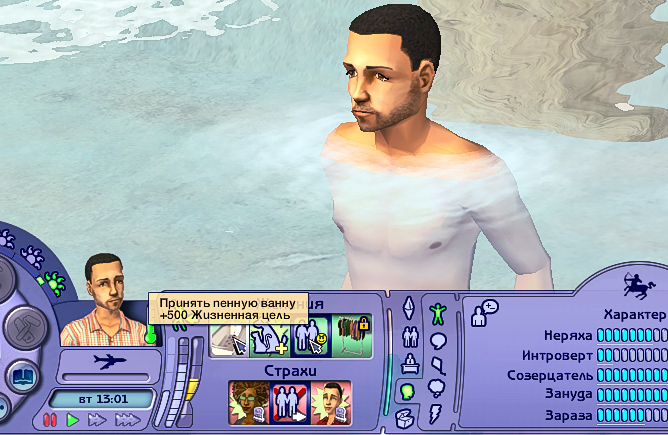668x435 pixels.
Task: Click the fear with two silhouettes
Action: click(291, 401)
